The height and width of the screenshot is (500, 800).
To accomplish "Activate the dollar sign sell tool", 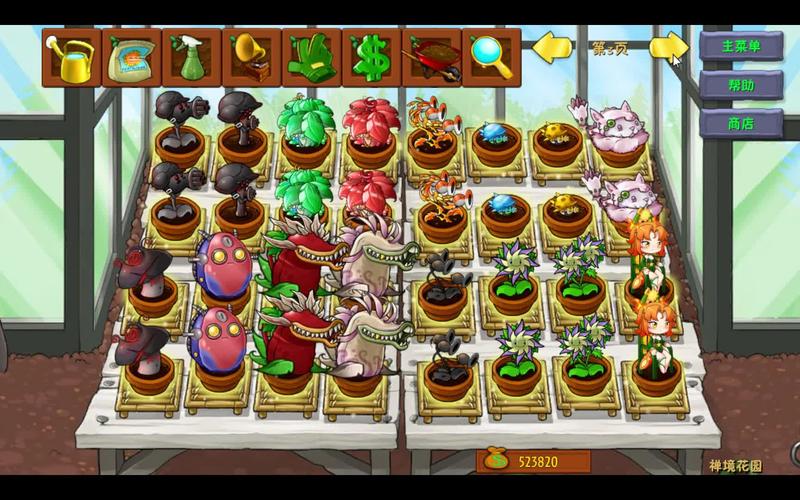I will [x=371, y=58].
